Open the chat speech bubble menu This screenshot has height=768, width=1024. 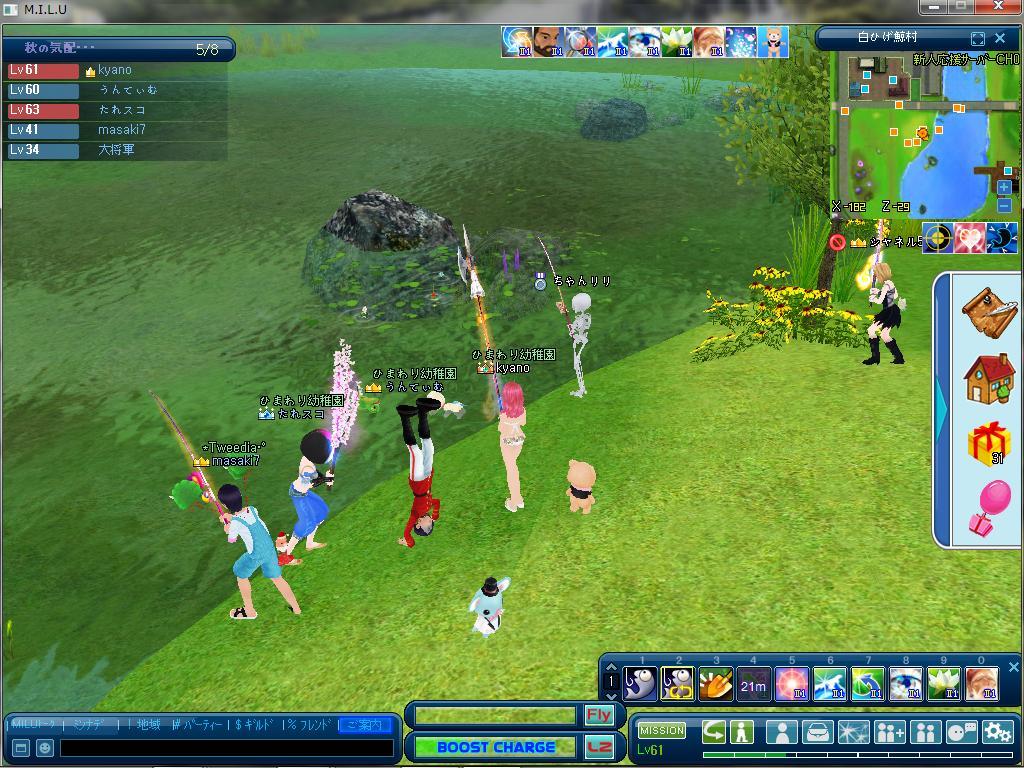click(x=961, y=732)
